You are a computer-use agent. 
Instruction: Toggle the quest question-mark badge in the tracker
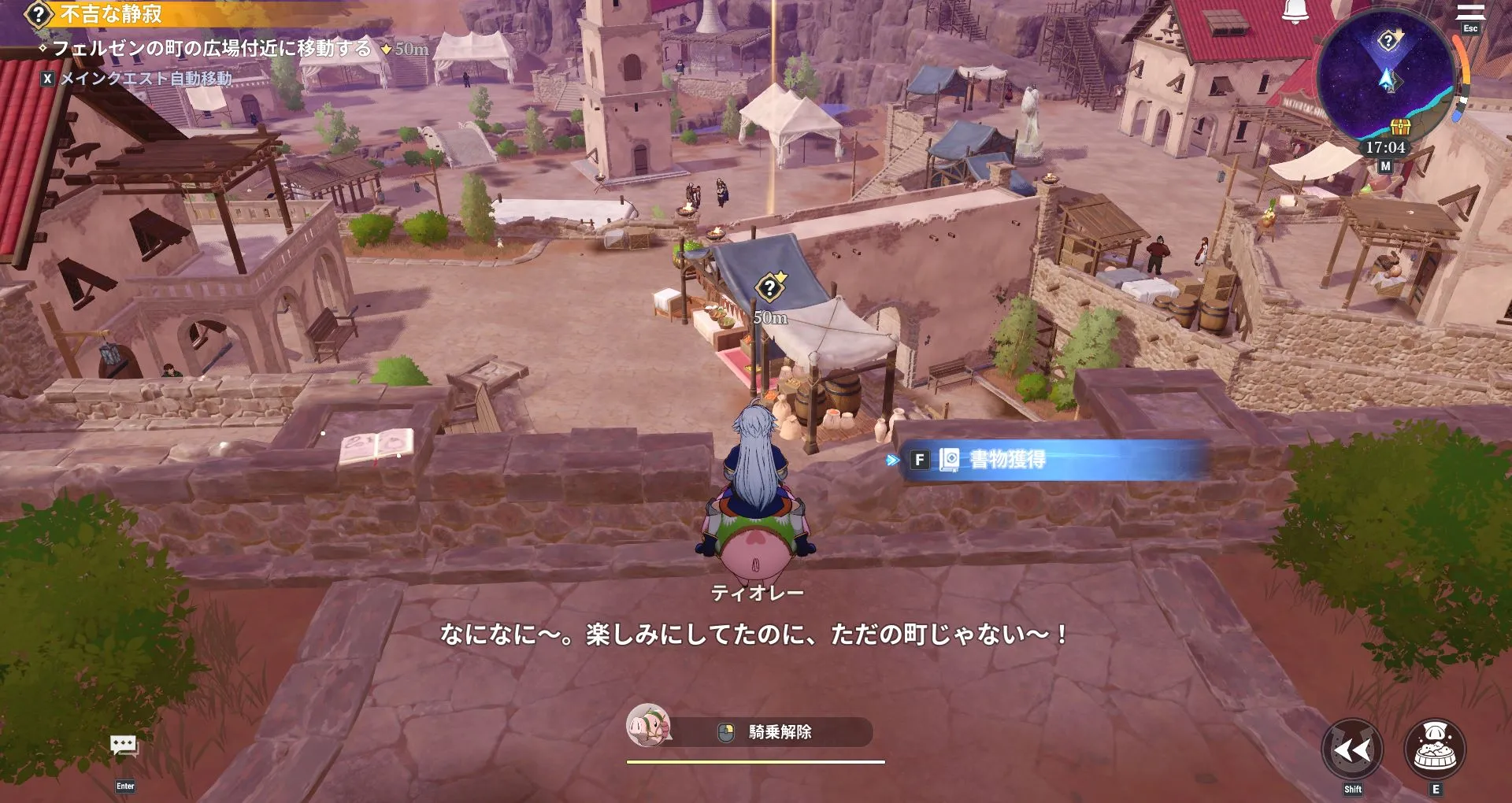pyautogui.click(x=36, y=13)
